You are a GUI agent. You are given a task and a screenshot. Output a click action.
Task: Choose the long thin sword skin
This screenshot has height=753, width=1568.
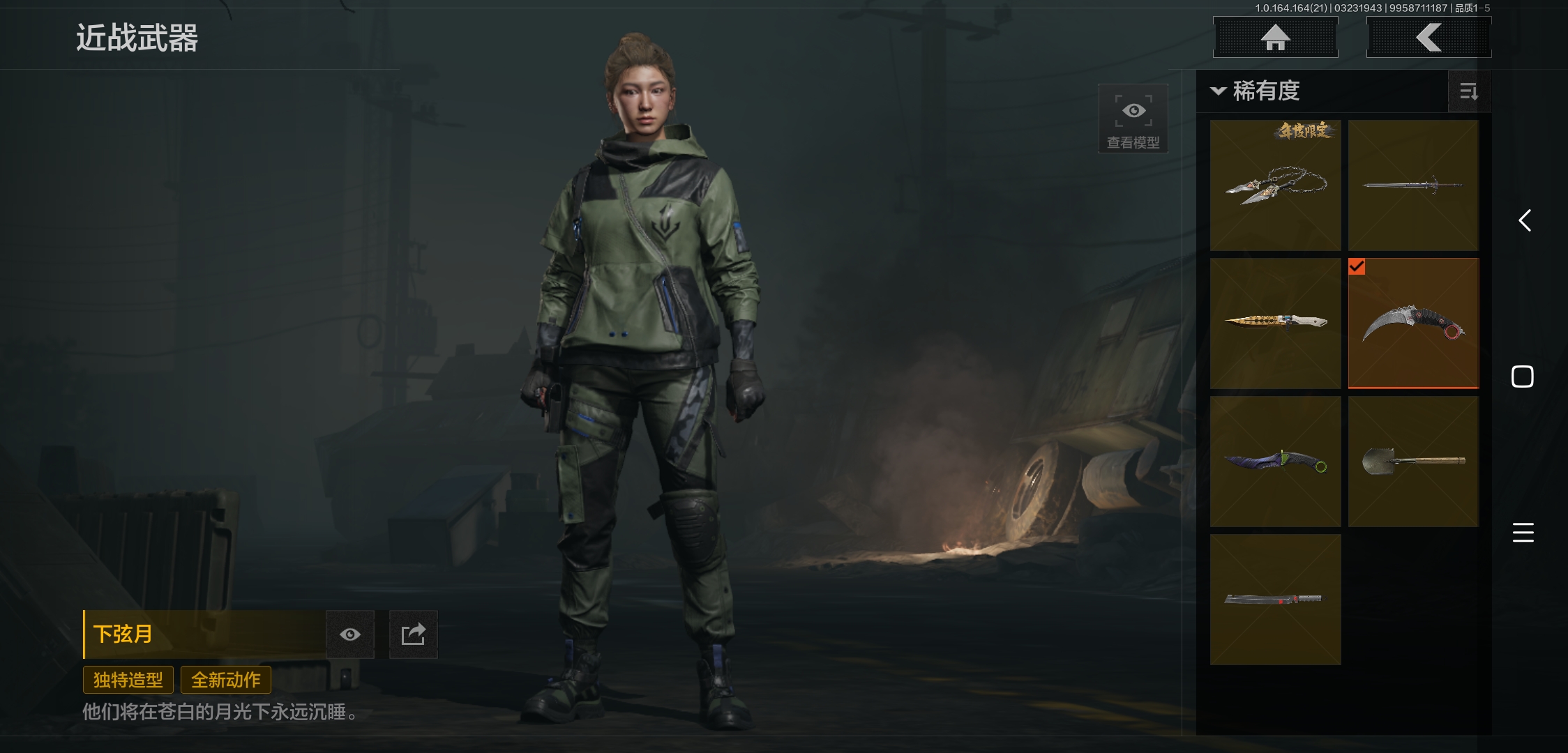point(1413,185)
